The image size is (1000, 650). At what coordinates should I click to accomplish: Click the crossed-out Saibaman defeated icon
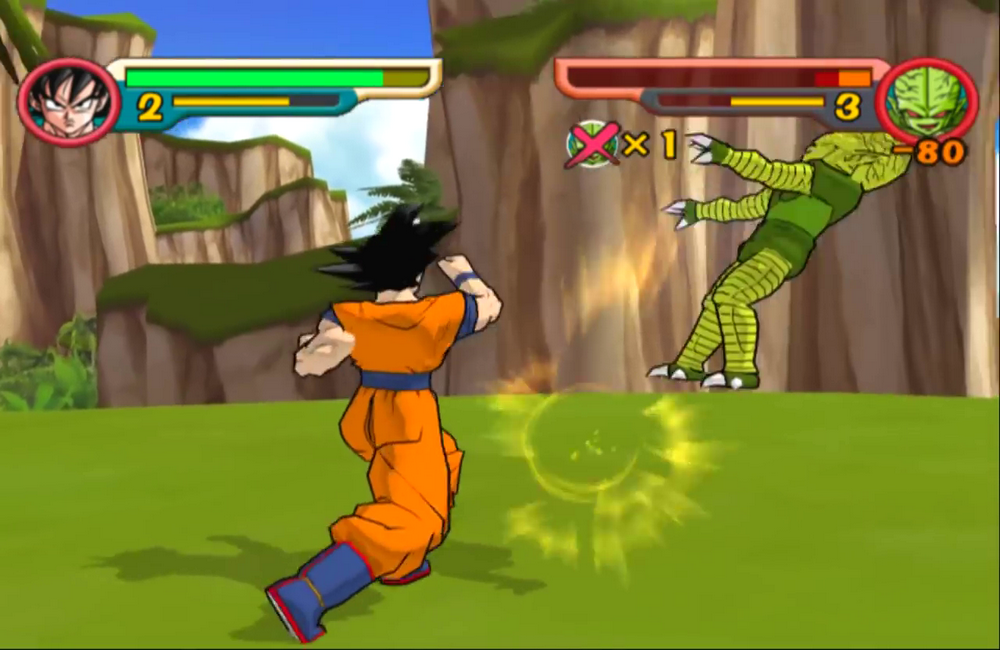[x=591, y=144]
